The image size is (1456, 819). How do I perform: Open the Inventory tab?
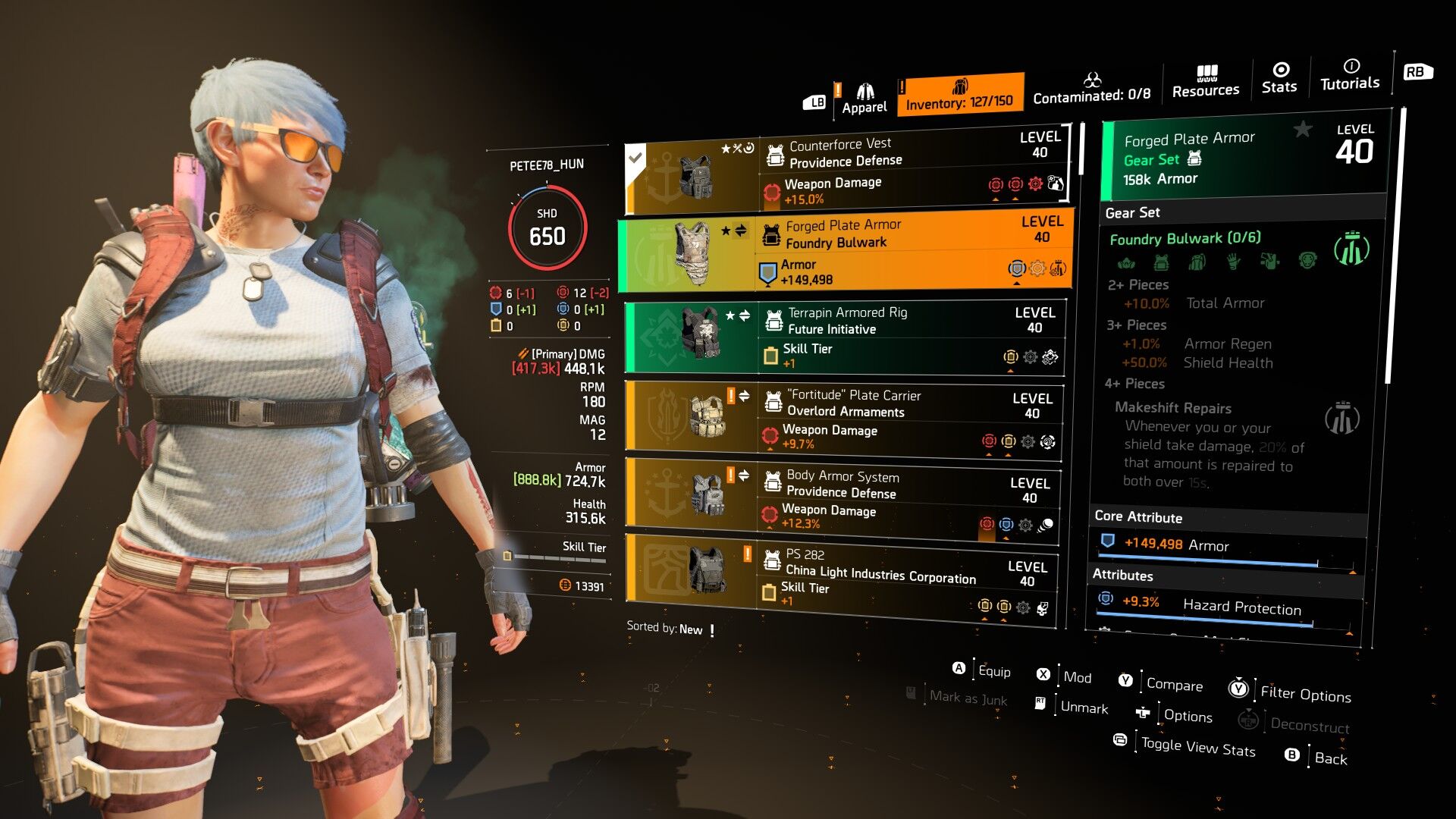pyautogui.click(x=959, y=95)
